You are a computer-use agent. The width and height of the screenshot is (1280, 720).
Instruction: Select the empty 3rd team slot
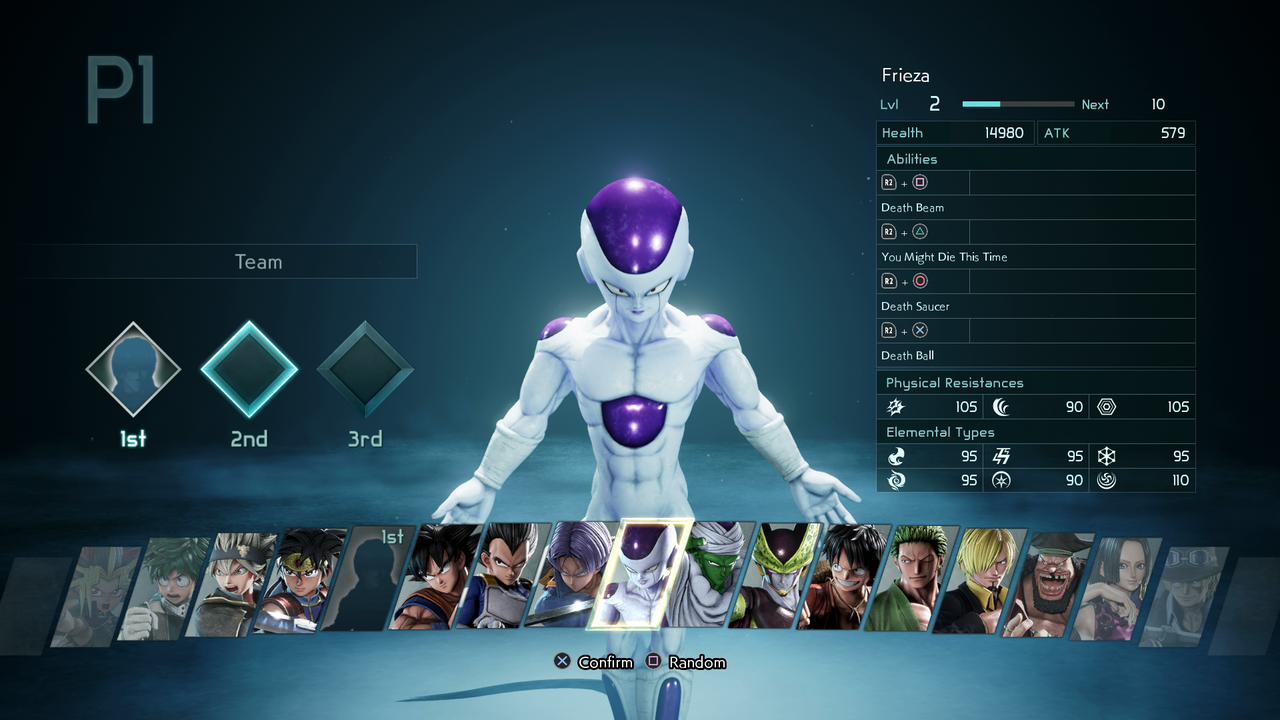click(365, 370)
